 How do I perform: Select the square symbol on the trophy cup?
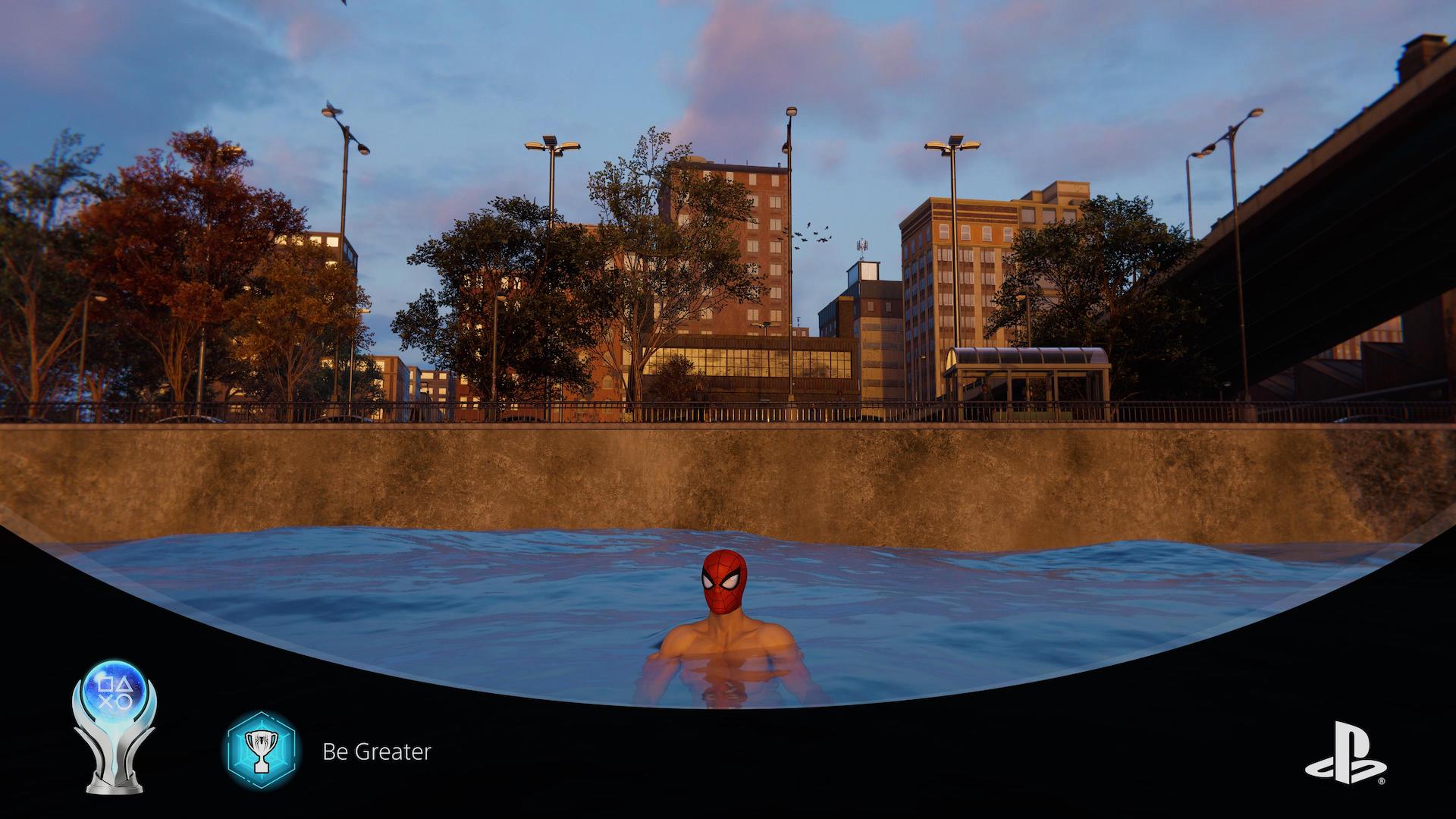point(104,684)
